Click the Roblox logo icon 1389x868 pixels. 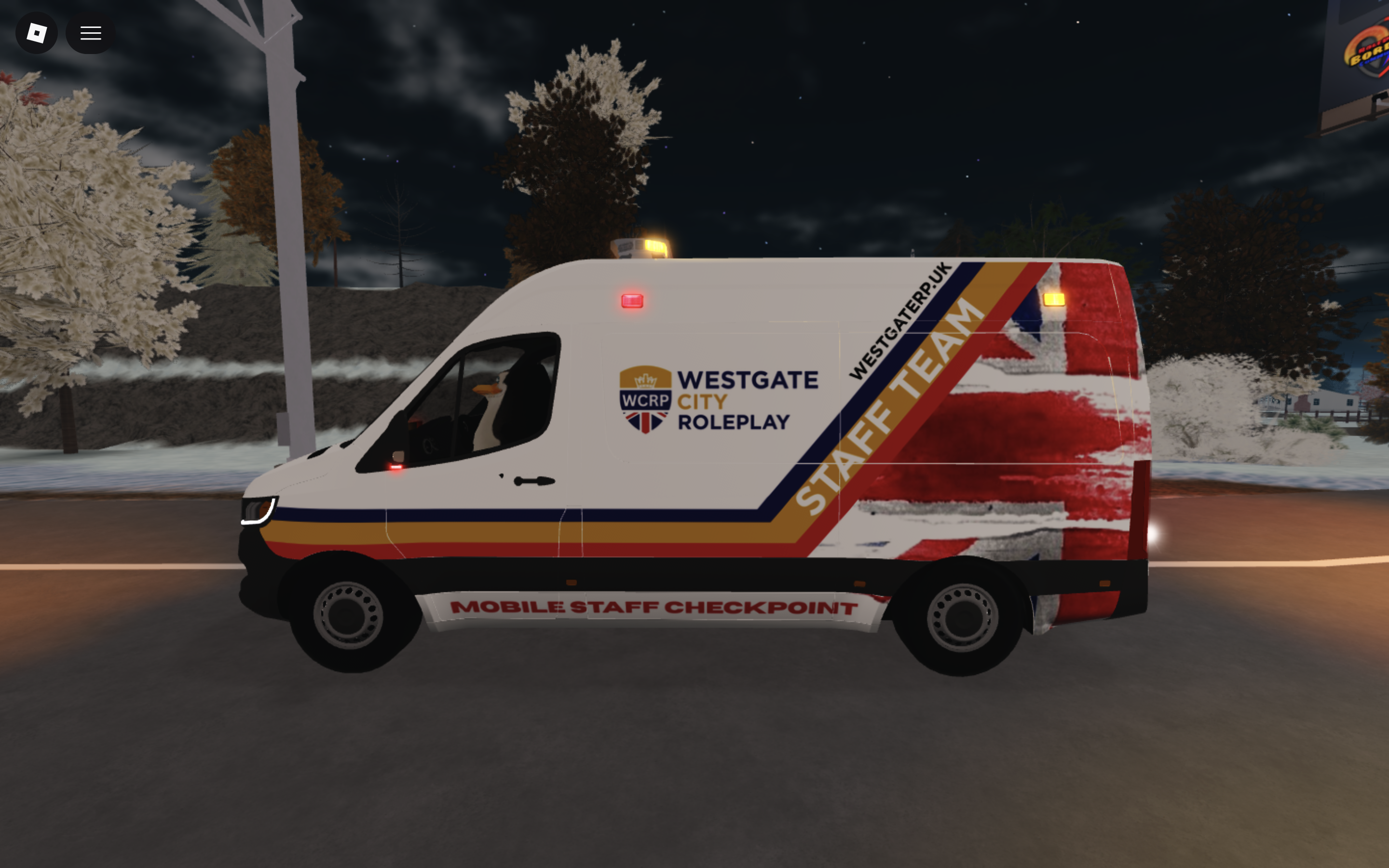tap(36, 33)
